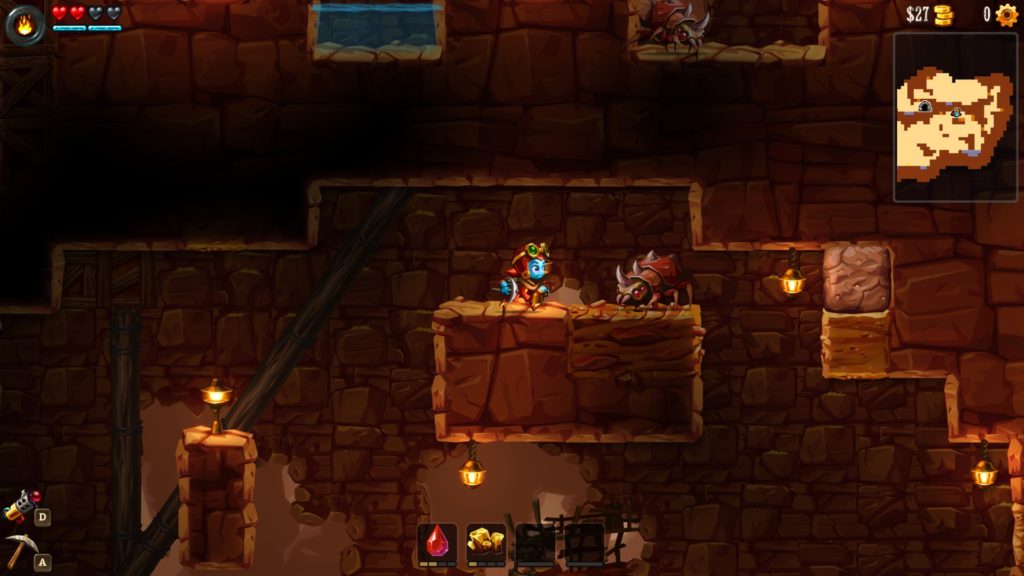Screen dimensions: 1024x576
Task: Select the red ruby gem slot
Action: [437, 543]
